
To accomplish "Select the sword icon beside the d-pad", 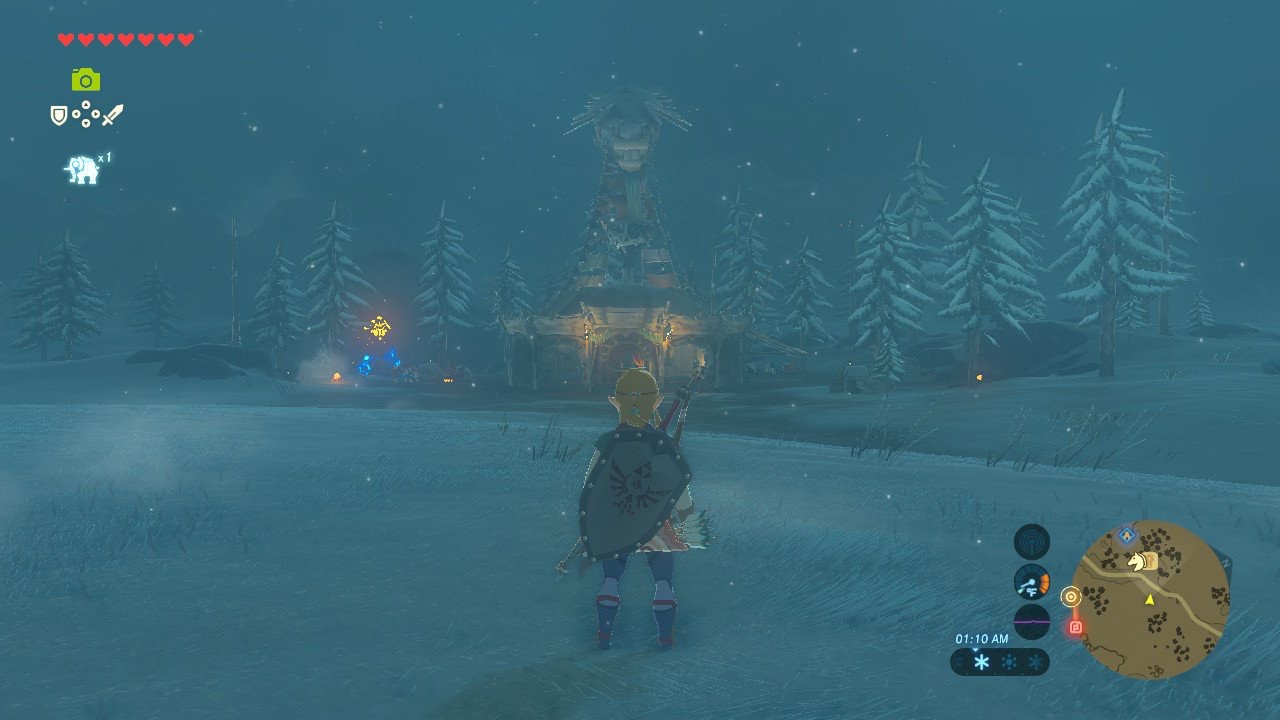I will [x=112, y=114].
